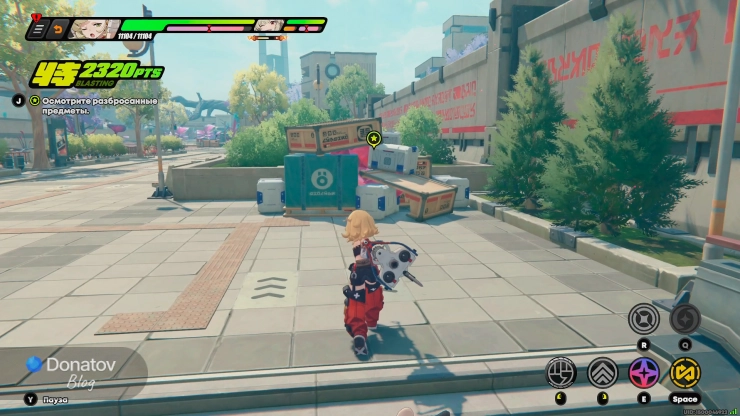Activate the yellow character swap icon
The image size is (740, 416).
pyautogui.click(x=685, y=373)
